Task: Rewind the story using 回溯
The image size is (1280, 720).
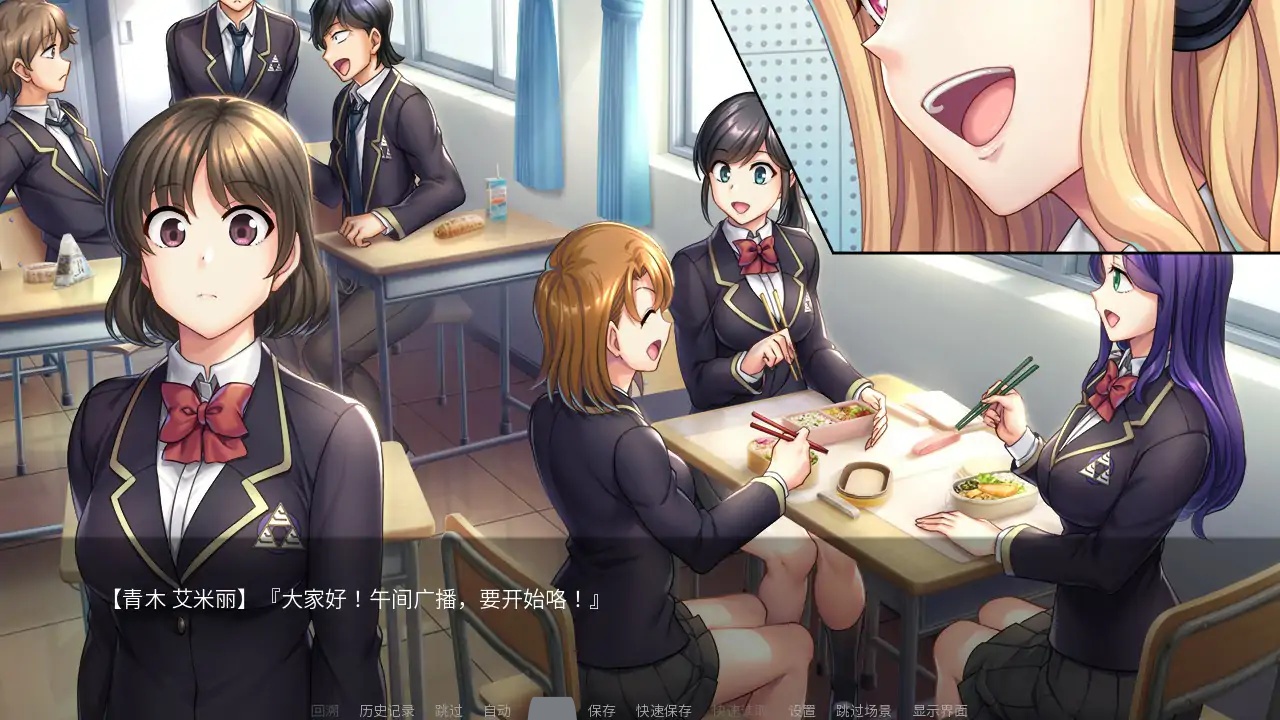Action: [324, 710]
